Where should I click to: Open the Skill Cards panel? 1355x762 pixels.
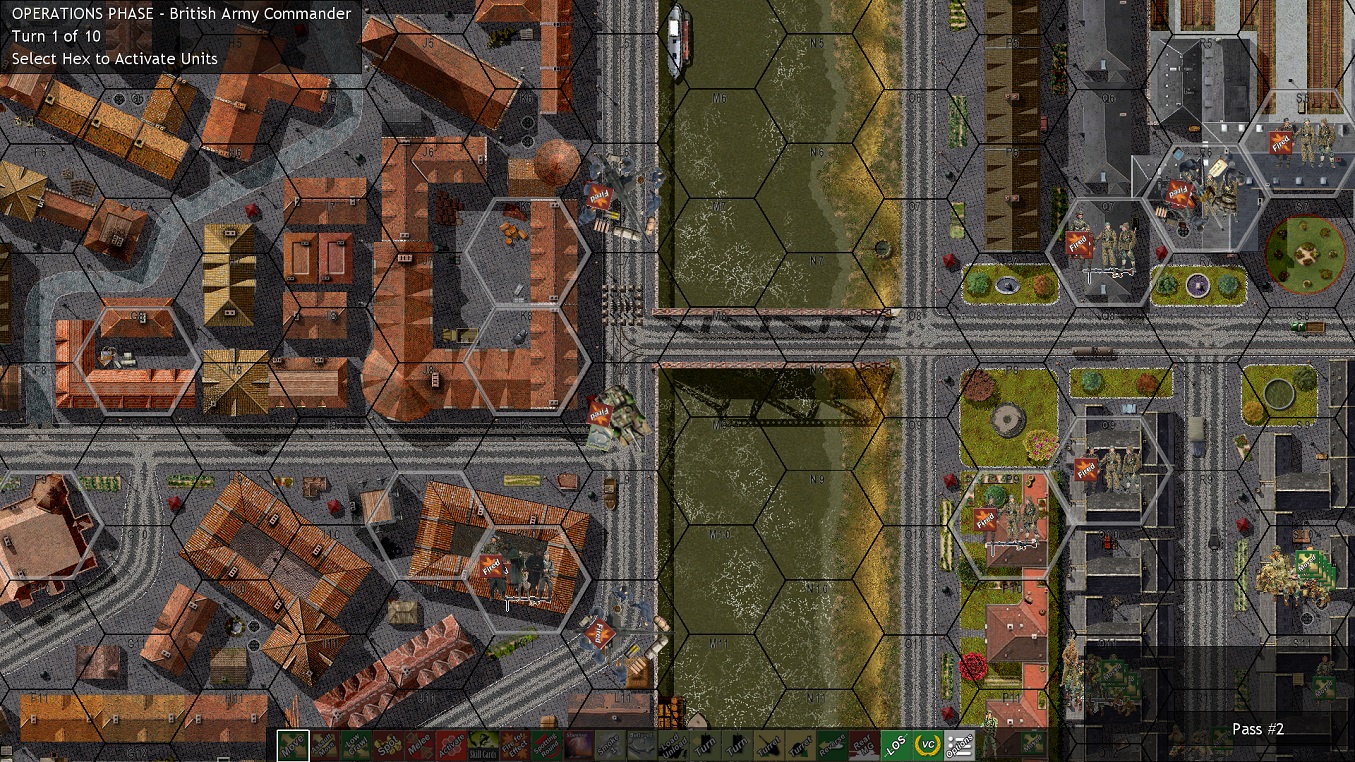coord(481,744)
